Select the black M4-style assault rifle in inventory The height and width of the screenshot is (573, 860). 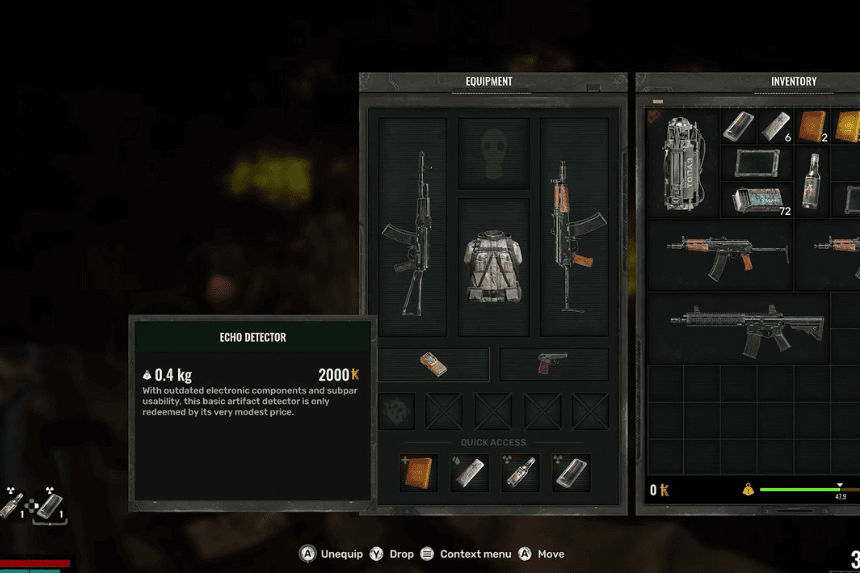(748, 328)
